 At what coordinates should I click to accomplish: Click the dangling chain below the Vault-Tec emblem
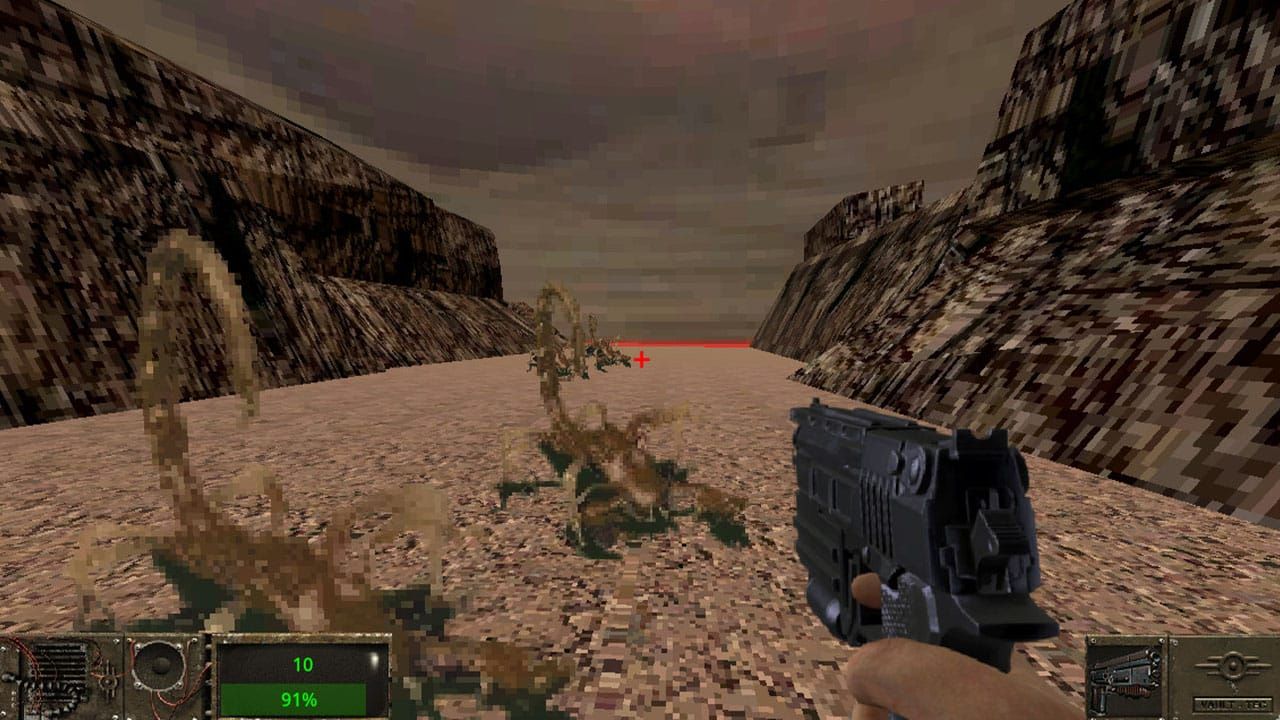pos(1235,688)
